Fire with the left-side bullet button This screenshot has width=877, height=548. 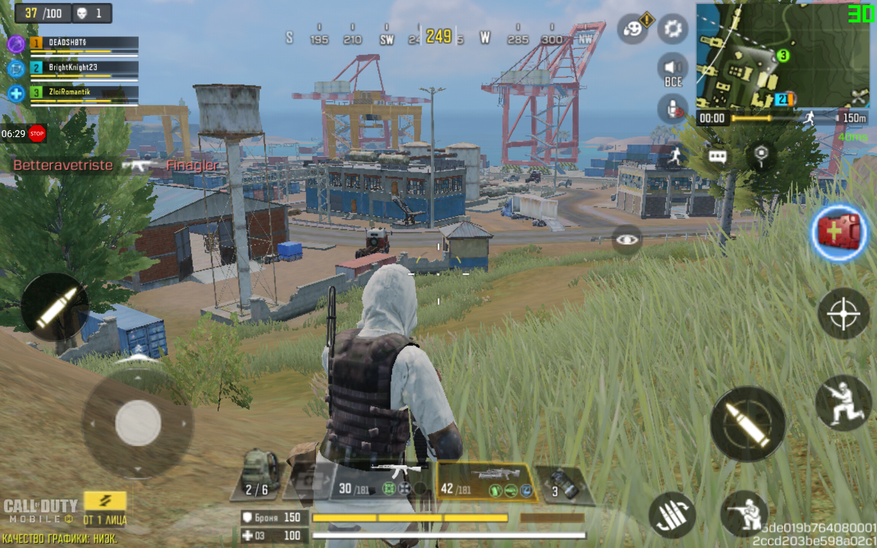(54, 307)
